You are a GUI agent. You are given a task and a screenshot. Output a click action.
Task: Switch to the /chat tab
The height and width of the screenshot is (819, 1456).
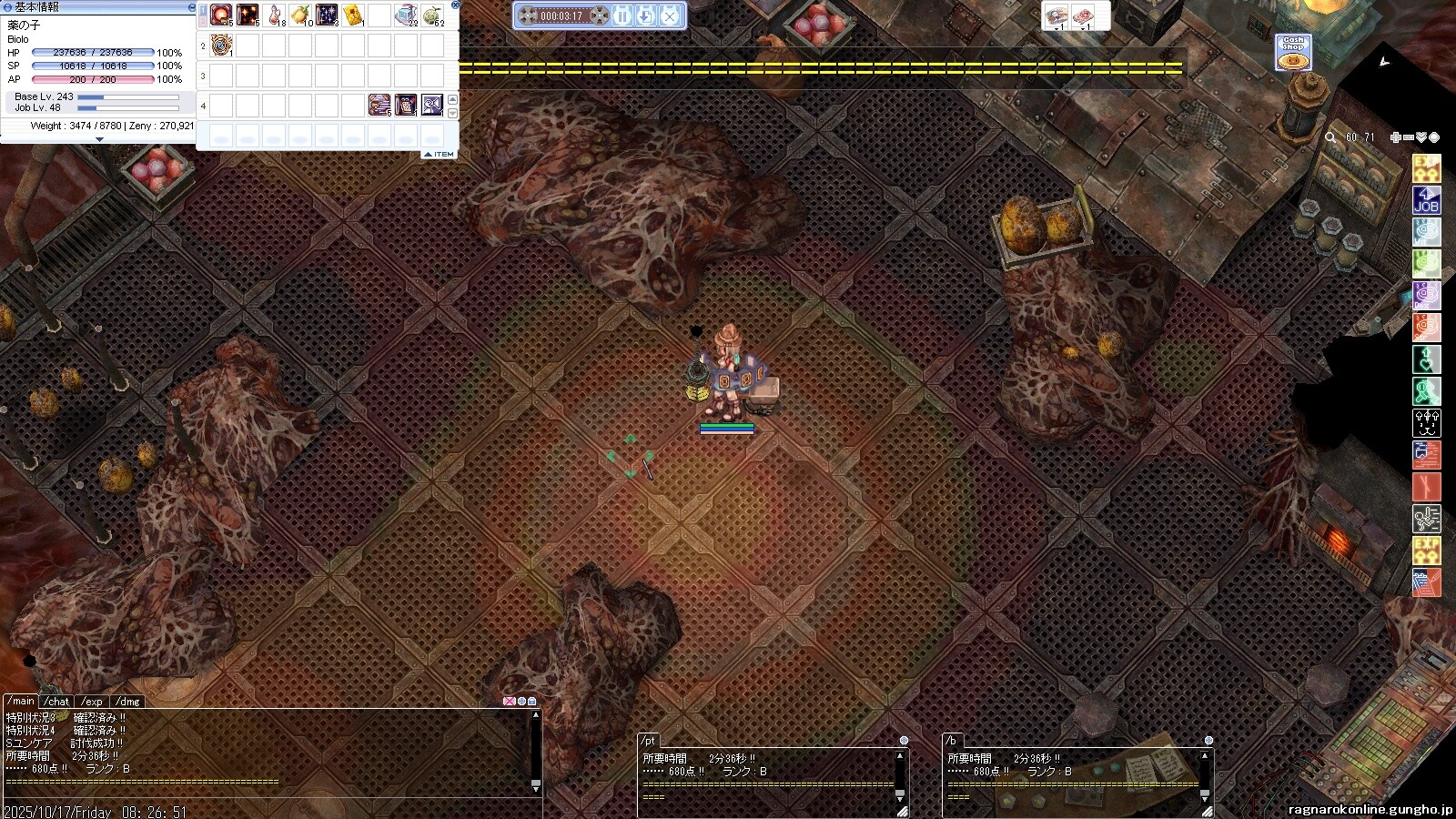pyautogui.click(x=57, y=702)
